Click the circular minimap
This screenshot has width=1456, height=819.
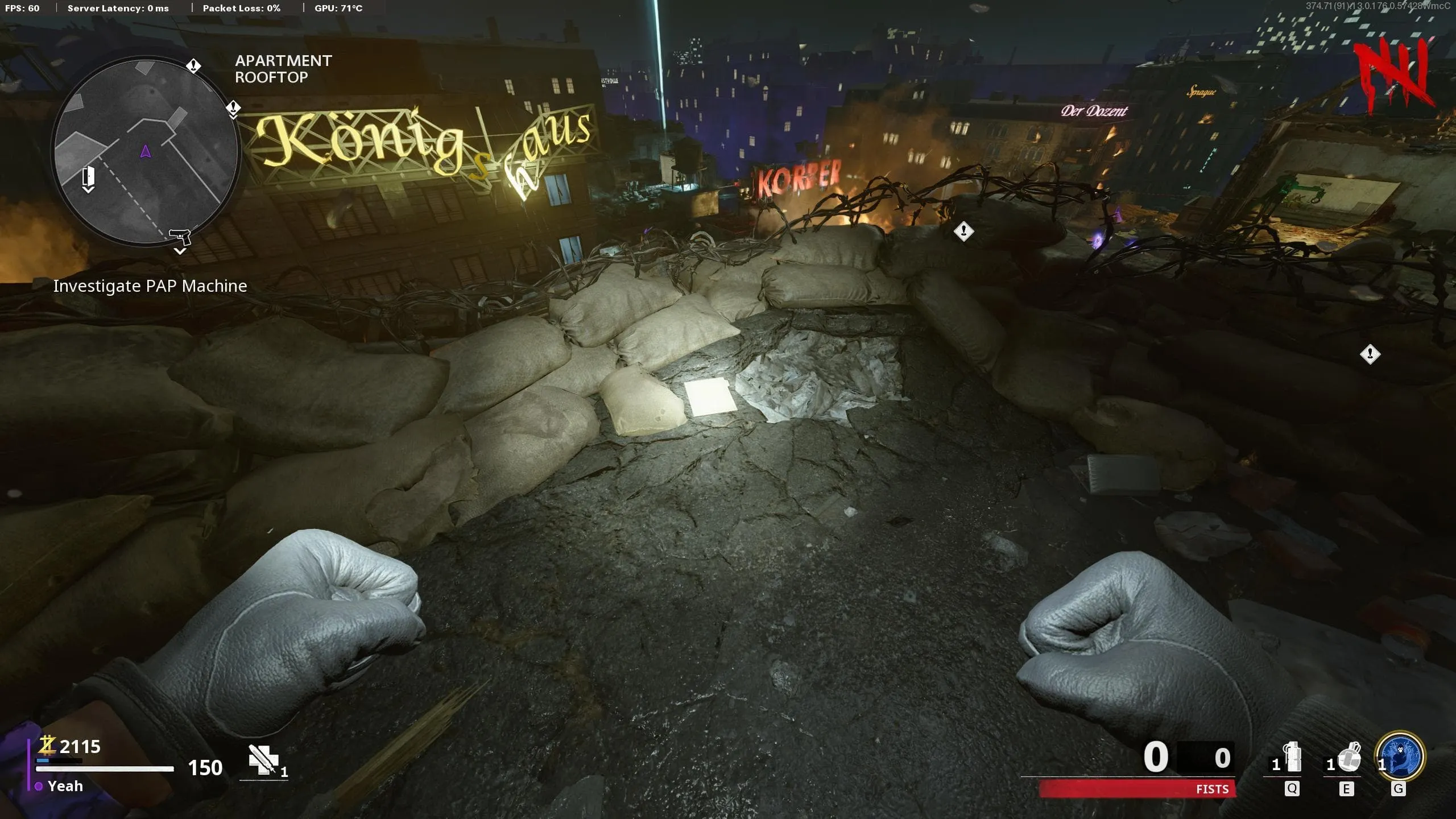pos(146,151)
